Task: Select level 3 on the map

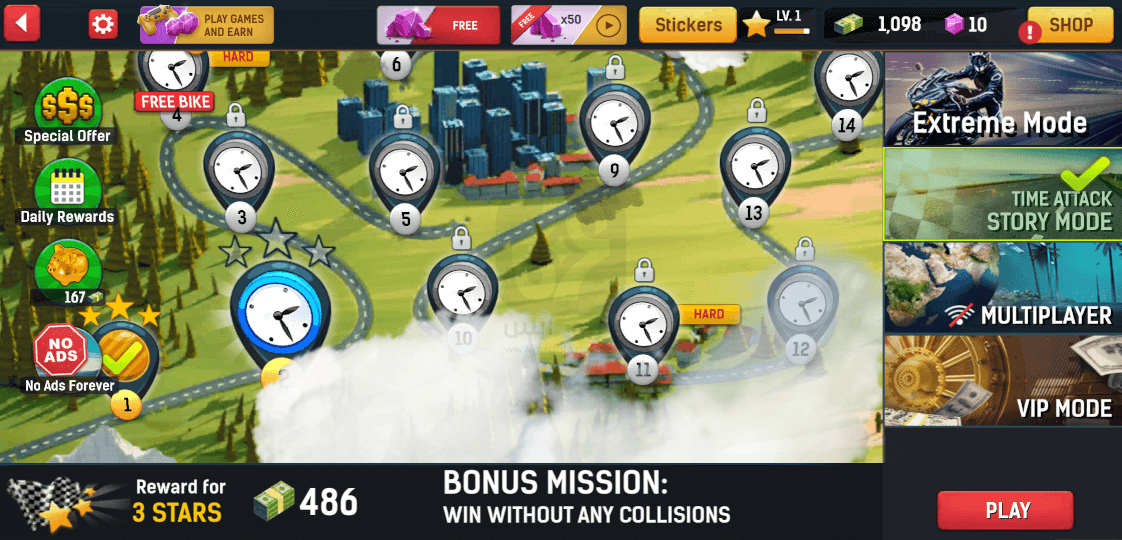Action: (x=240, y=174)
